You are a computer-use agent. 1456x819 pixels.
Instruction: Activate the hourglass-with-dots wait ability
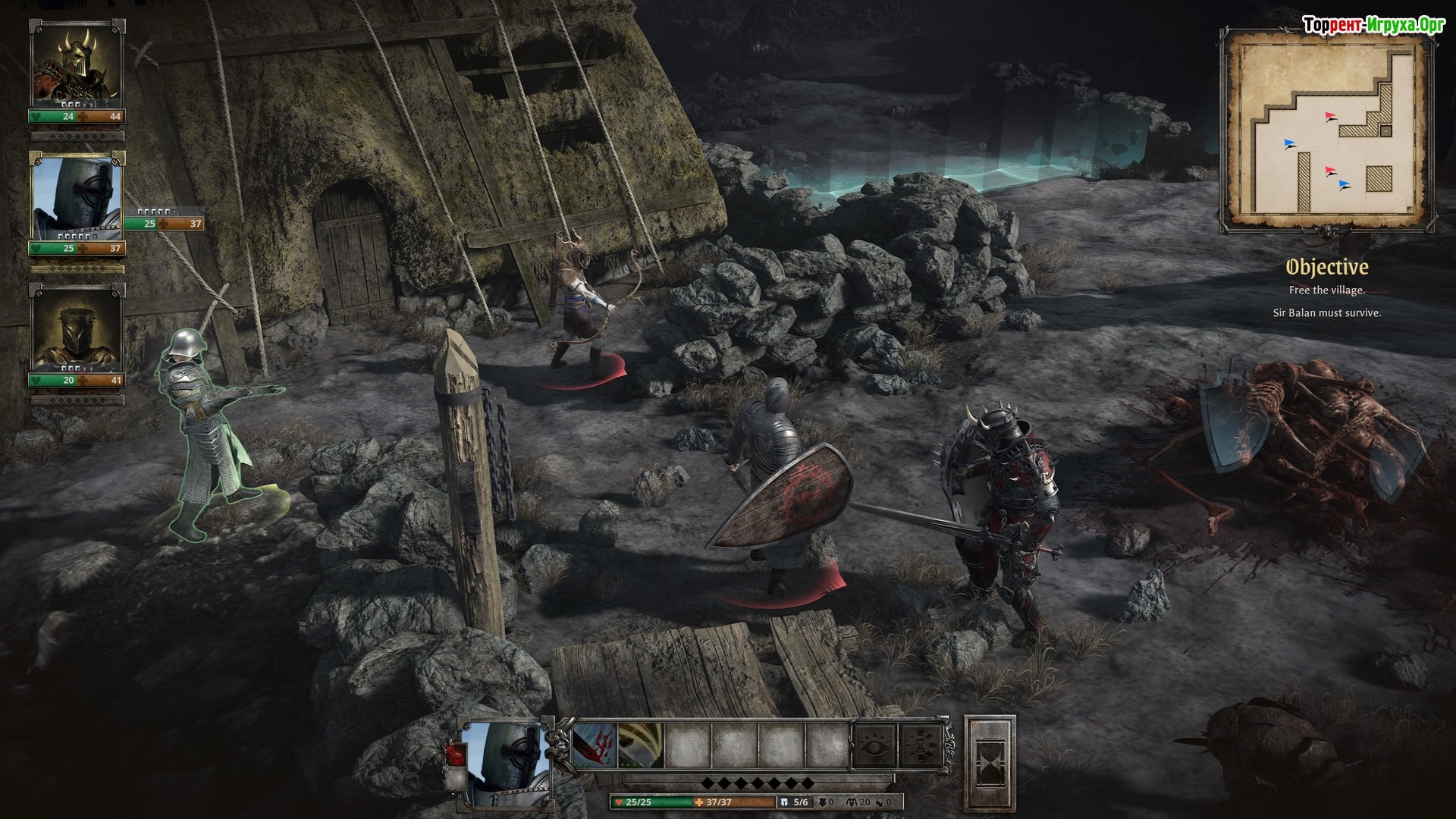pos(920,745)
